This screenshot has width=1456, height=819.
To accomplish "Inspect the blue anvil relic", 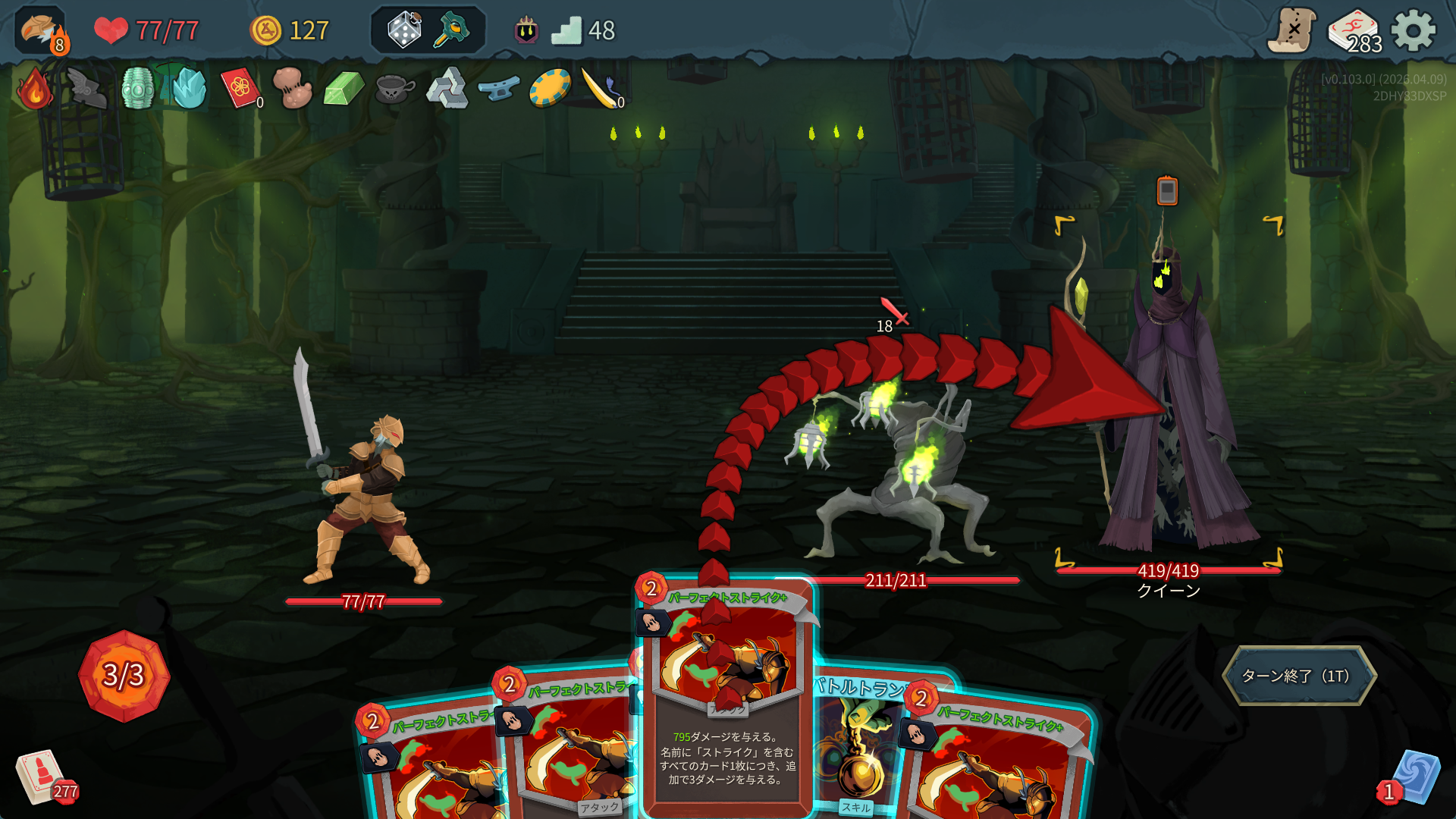I will tap(498, 89).
